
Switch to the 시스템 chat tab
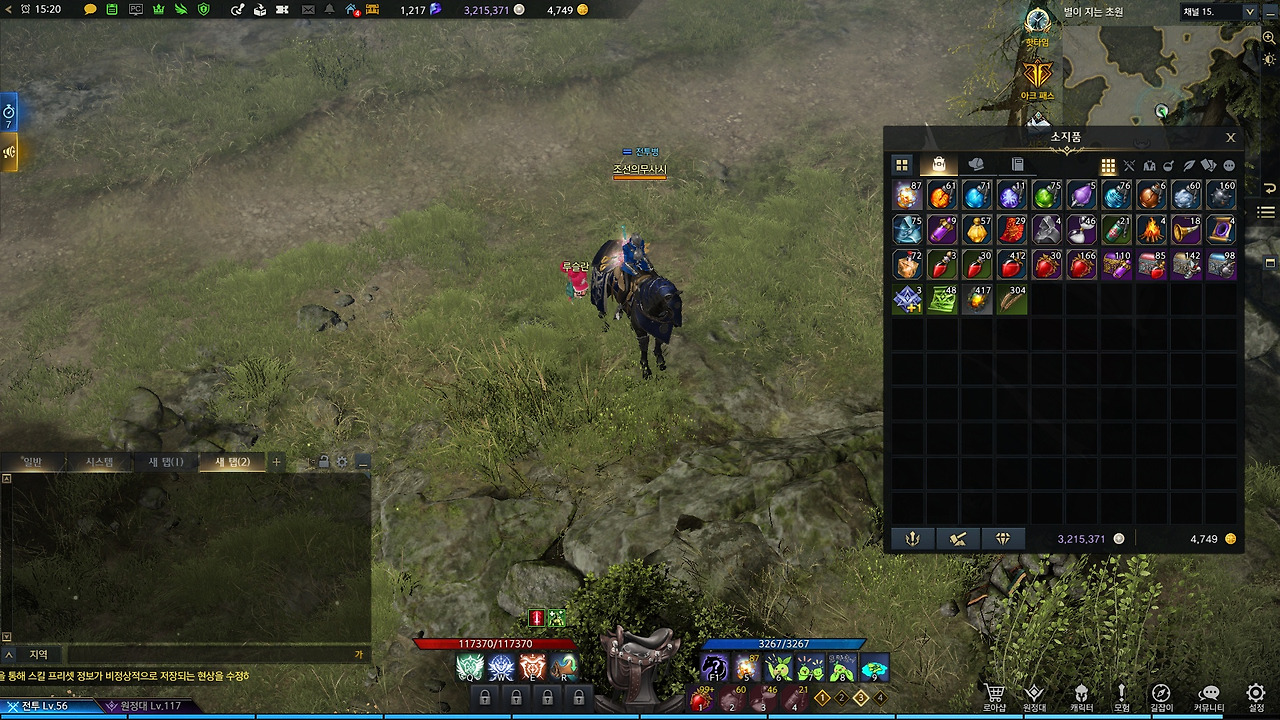(102, 461)
